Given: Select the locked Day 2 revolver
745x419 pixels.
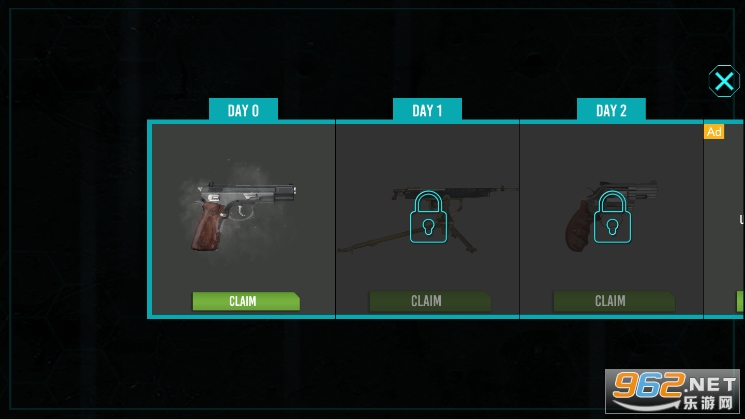Looking at the screenshot, I should [612, 217].
